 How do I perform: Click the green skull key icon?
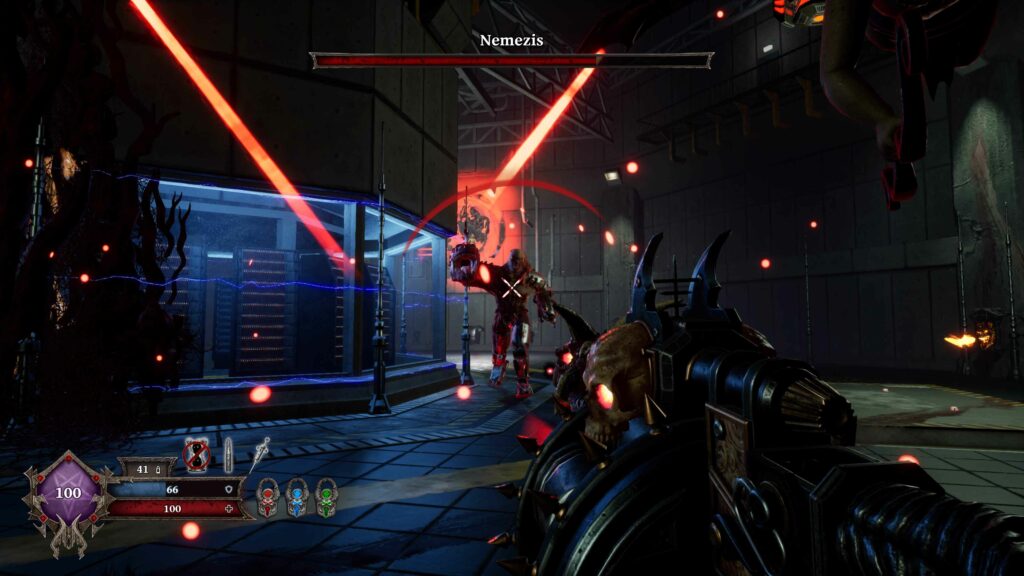326,497
